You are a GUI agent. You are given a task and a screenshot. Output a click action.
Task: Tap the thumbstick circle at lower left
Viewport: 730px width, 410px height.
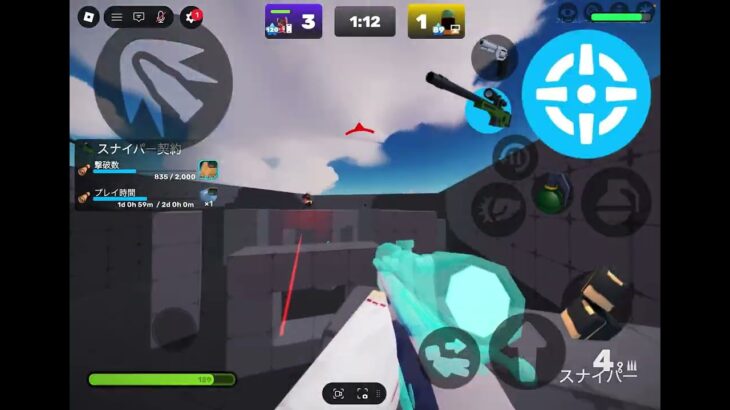(x=174, y=328)
